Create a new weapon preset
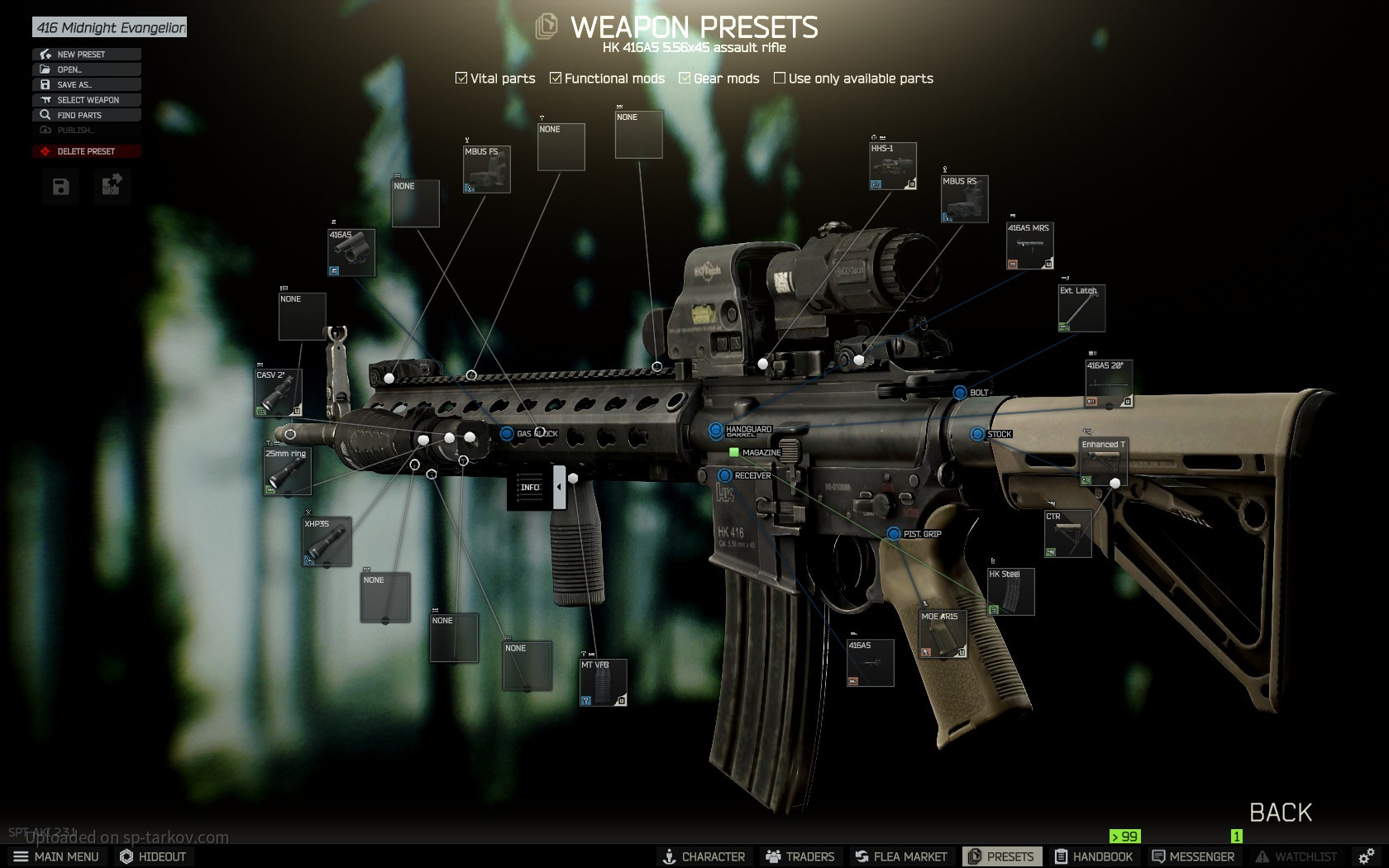The height and width of the screenshot is (868, 1389). point(86,55)
